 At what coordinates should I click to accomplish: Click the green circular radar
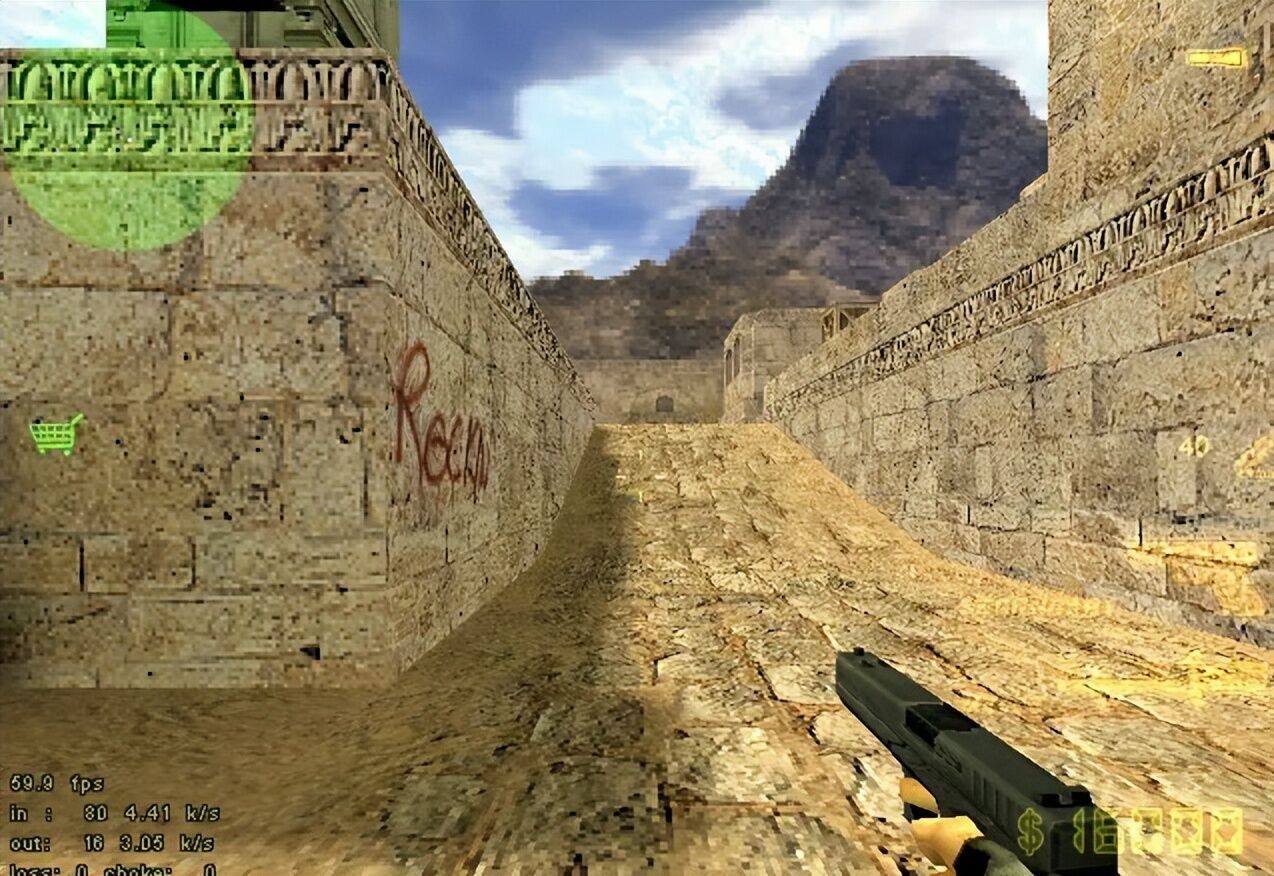(x=127, y=125)
